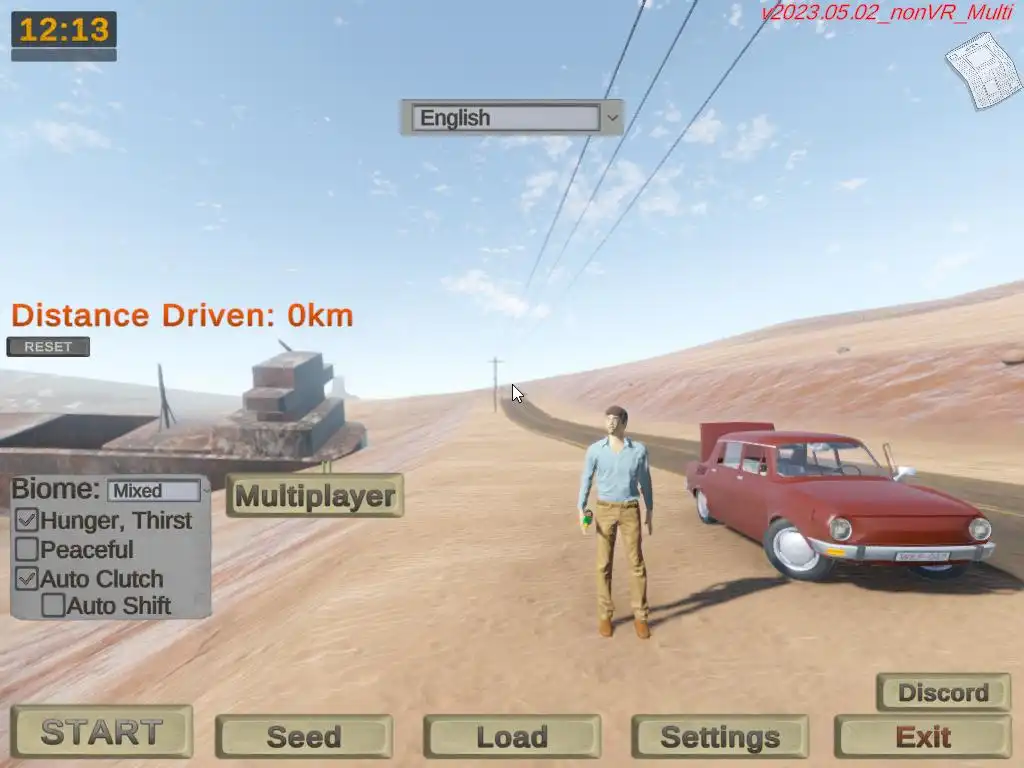This screenshot has width=1024, height=768.
Task: Open the Seed option
Action: (x=303, y=737)
